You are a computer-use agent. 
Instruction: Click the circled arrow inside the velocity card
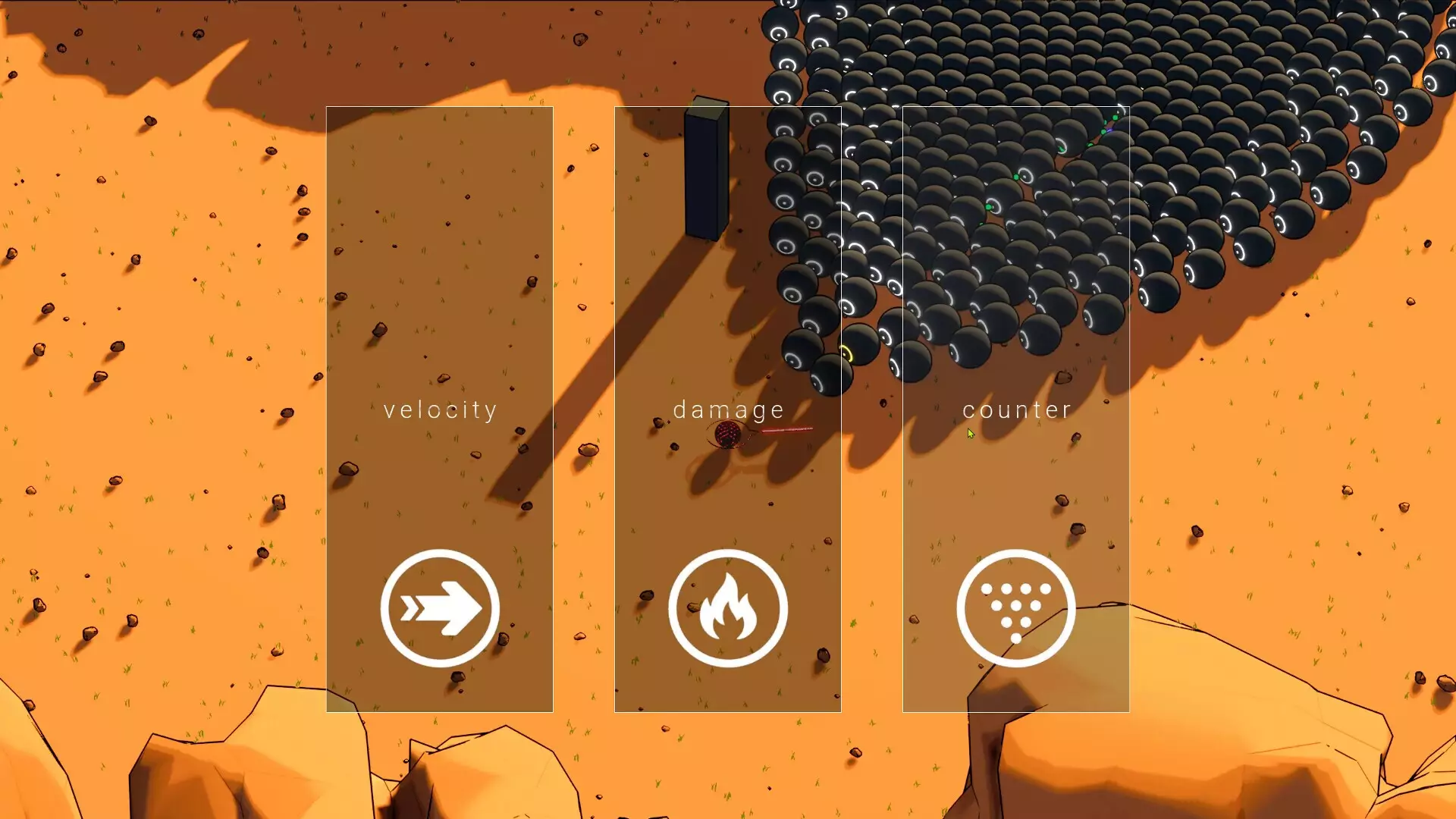coord(440,608)
